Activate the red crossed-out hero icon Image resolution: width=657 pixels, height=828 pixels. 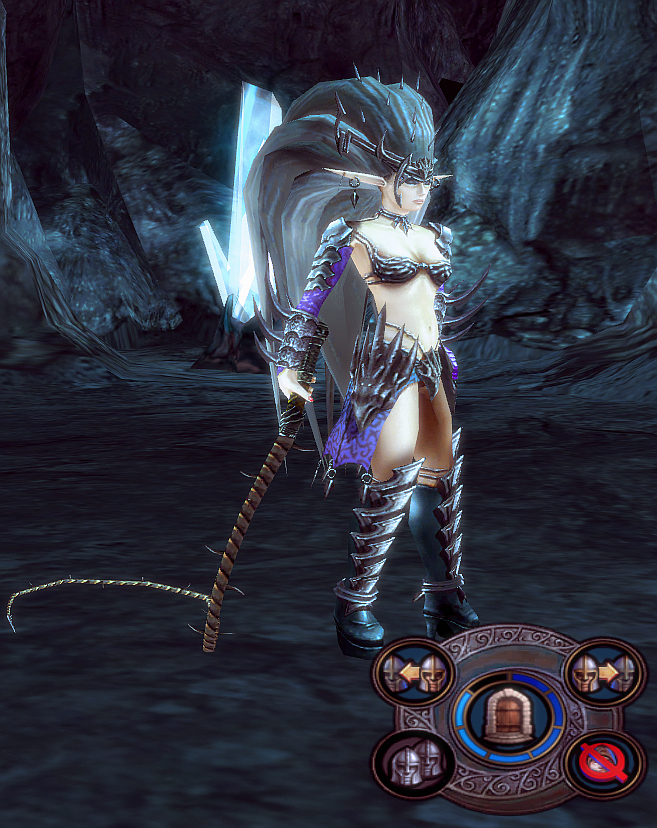coord(602,763)
